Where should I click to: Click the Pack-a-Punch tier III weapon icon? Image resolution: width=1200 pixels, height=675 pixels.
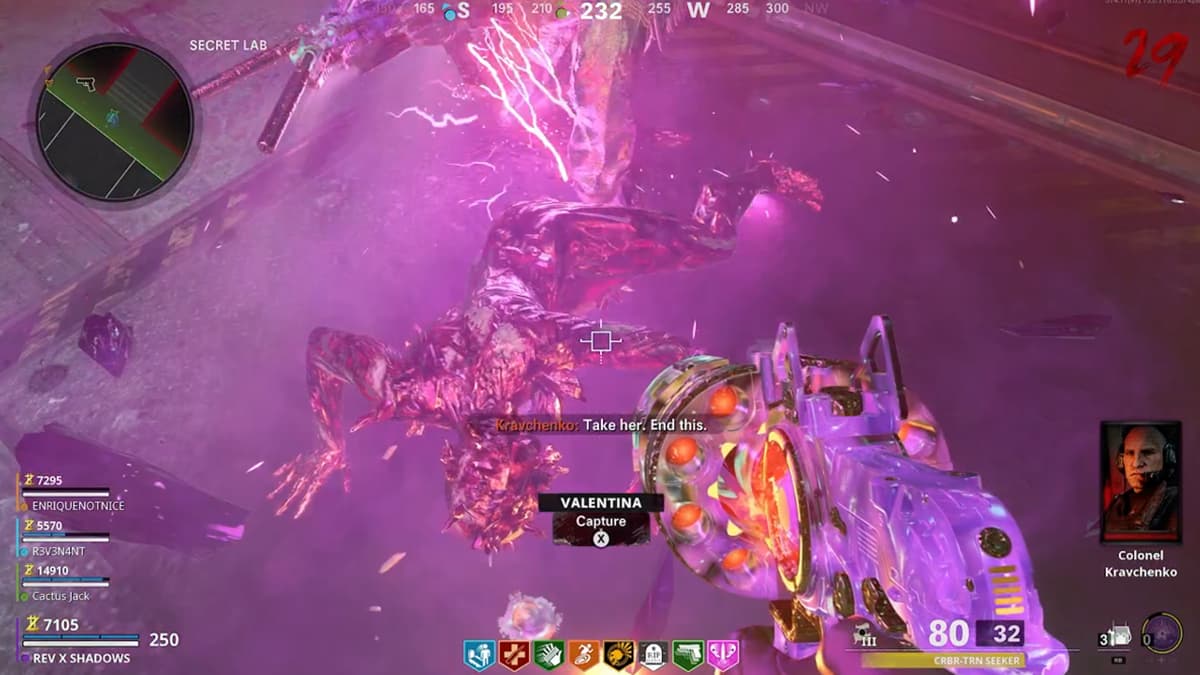866,635
